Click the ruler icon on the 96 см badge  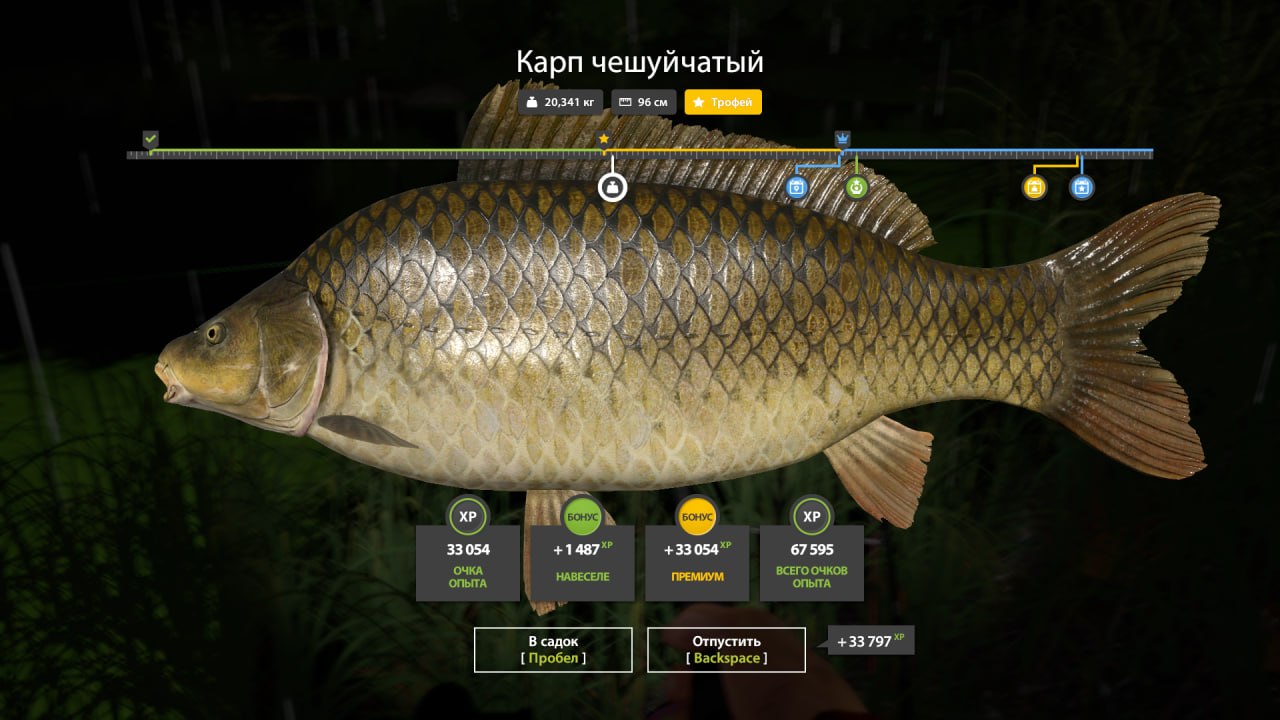(625, 101)
